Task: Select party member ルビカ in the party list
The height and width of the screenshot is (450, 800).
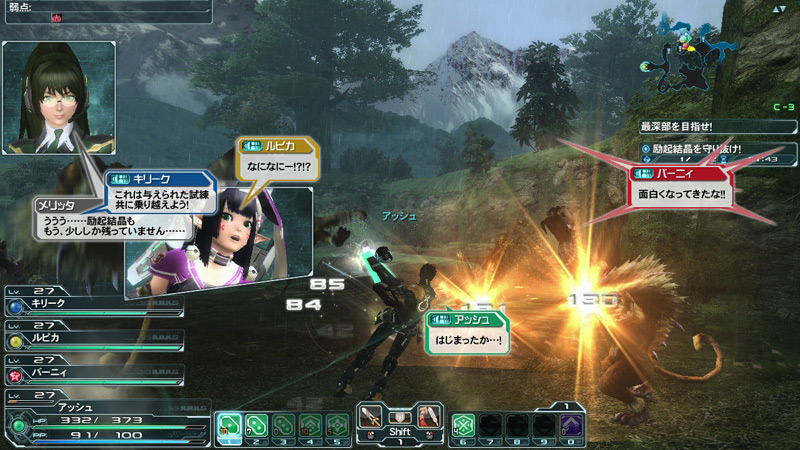Action: [x=90, y=340]
